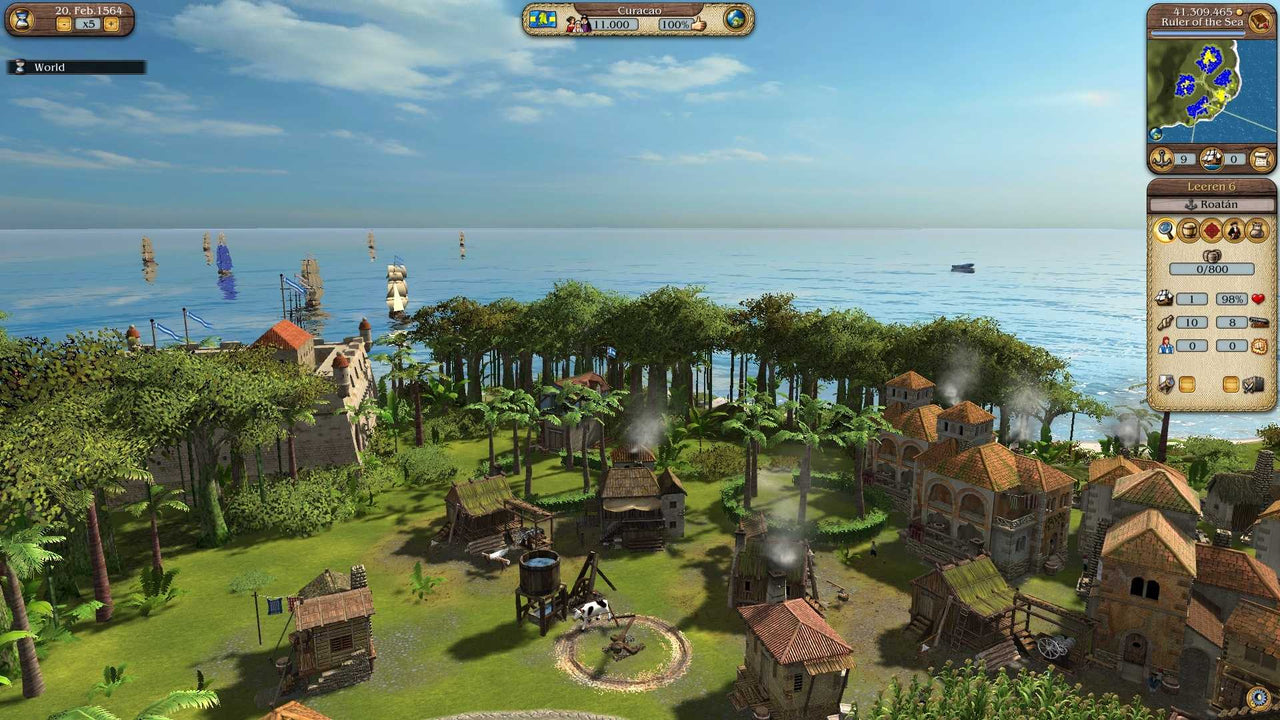Increase game speed with the plus control

(111, 24)
